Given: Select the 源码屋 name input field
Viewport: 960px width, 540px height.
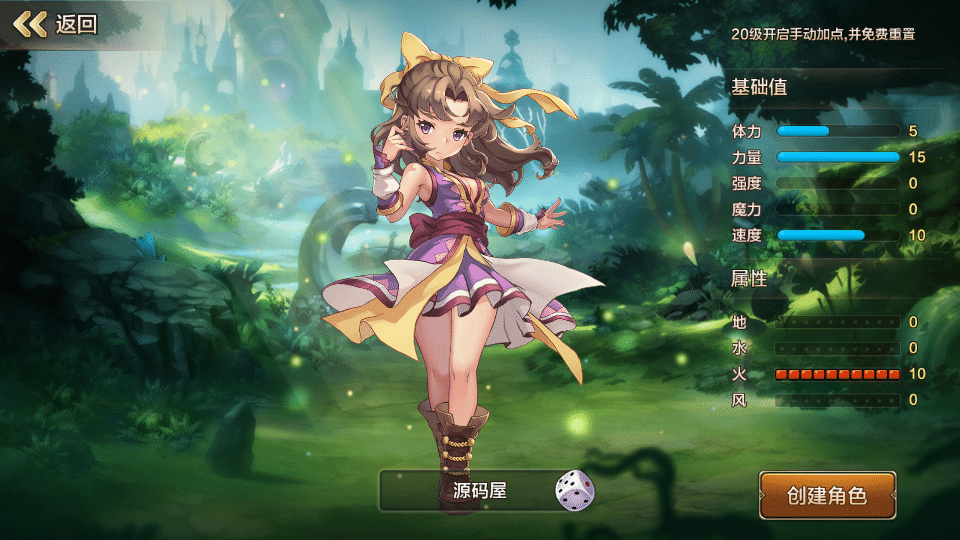Looking at the screenshot, I should 468,491.
